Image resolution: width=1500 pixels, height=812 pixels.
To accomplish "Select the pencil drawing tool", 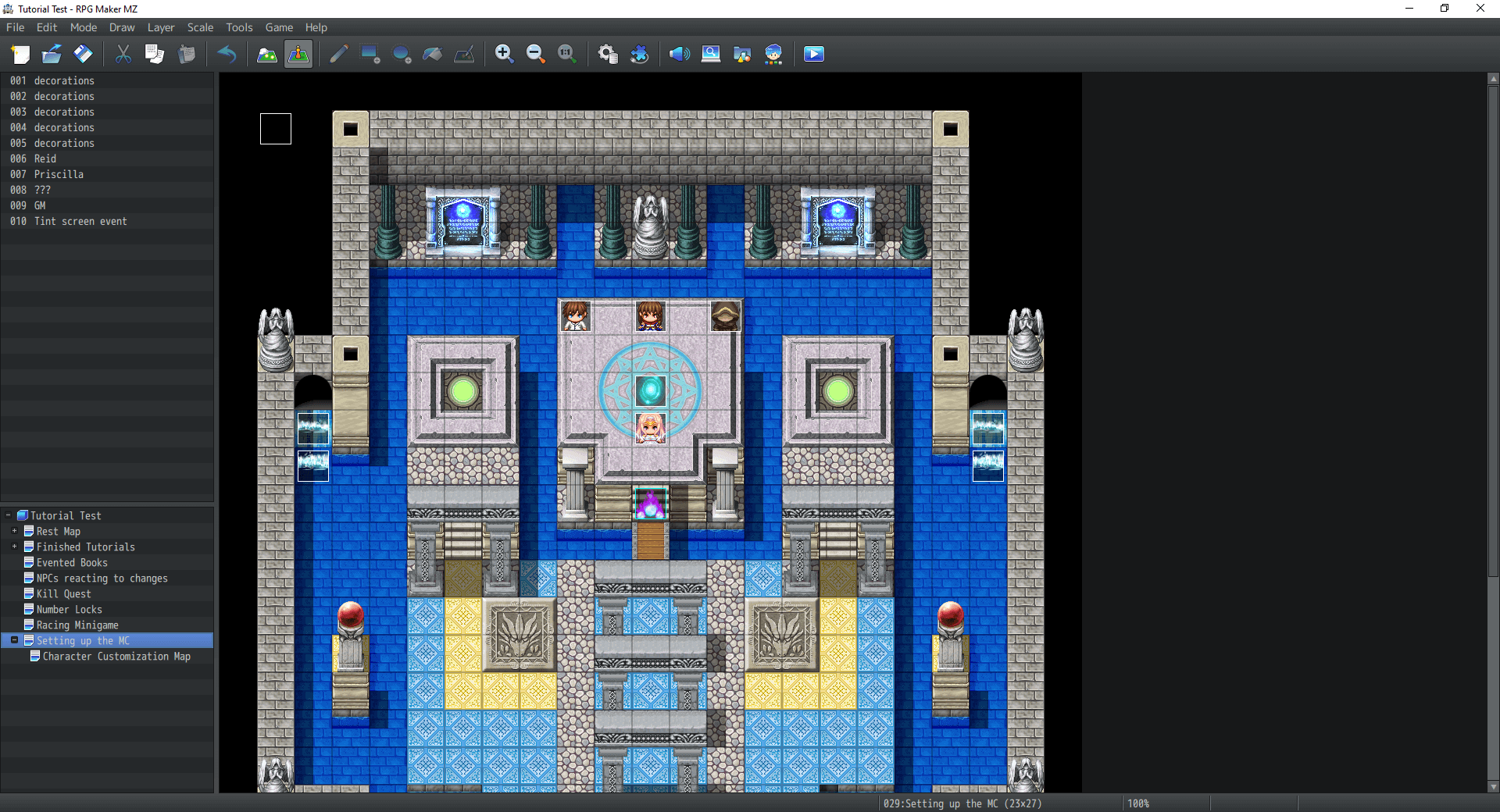I will 338,54.
